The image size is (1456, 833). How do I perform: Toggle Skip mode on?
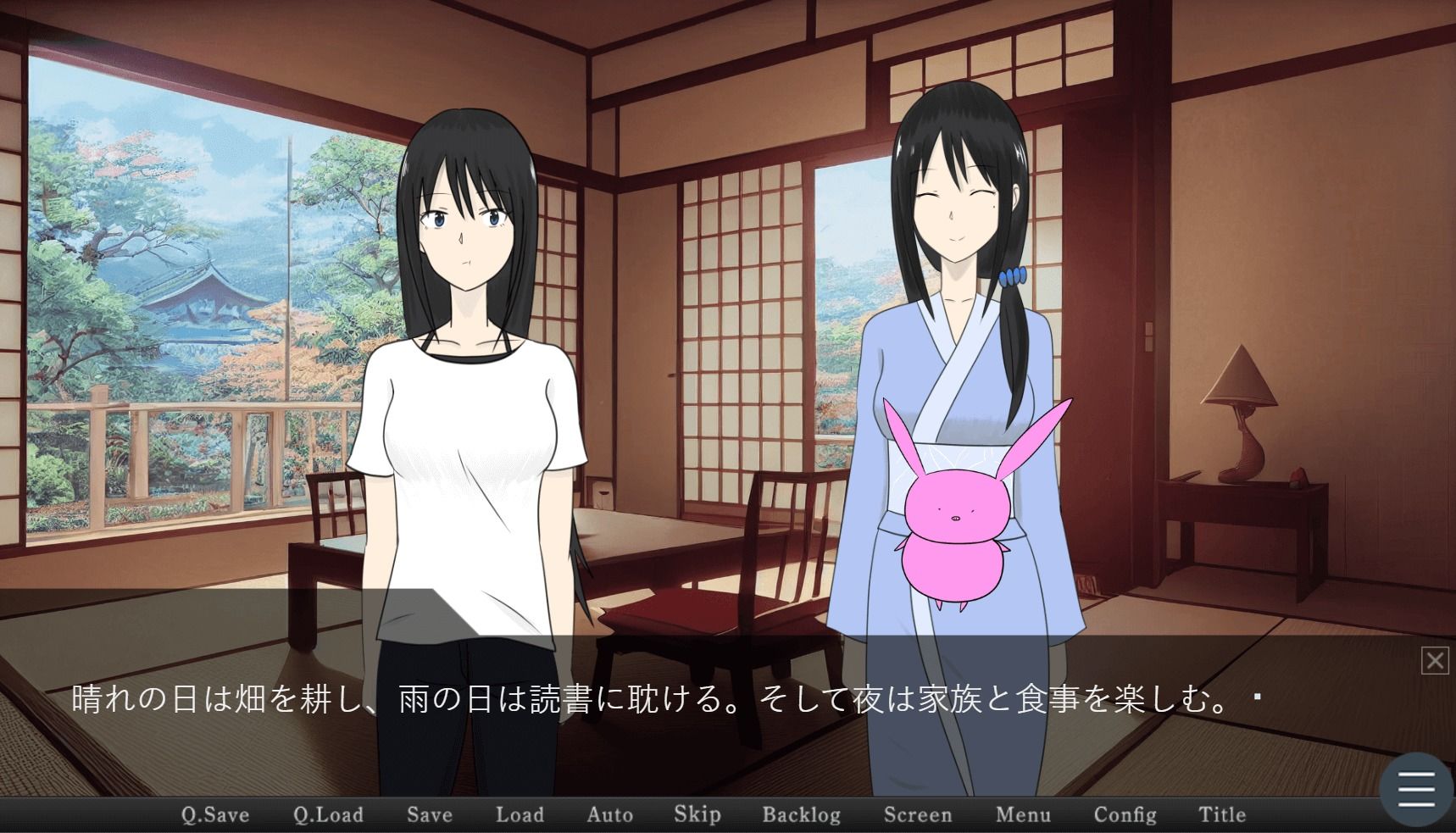coord(697,814)
